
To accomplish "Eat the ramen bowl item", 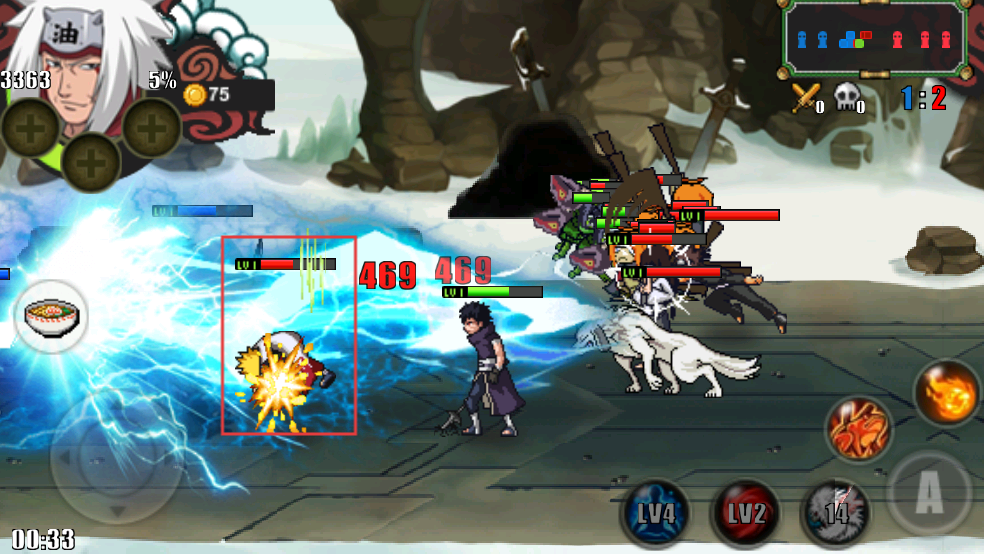I will click(x=51, y=317).
